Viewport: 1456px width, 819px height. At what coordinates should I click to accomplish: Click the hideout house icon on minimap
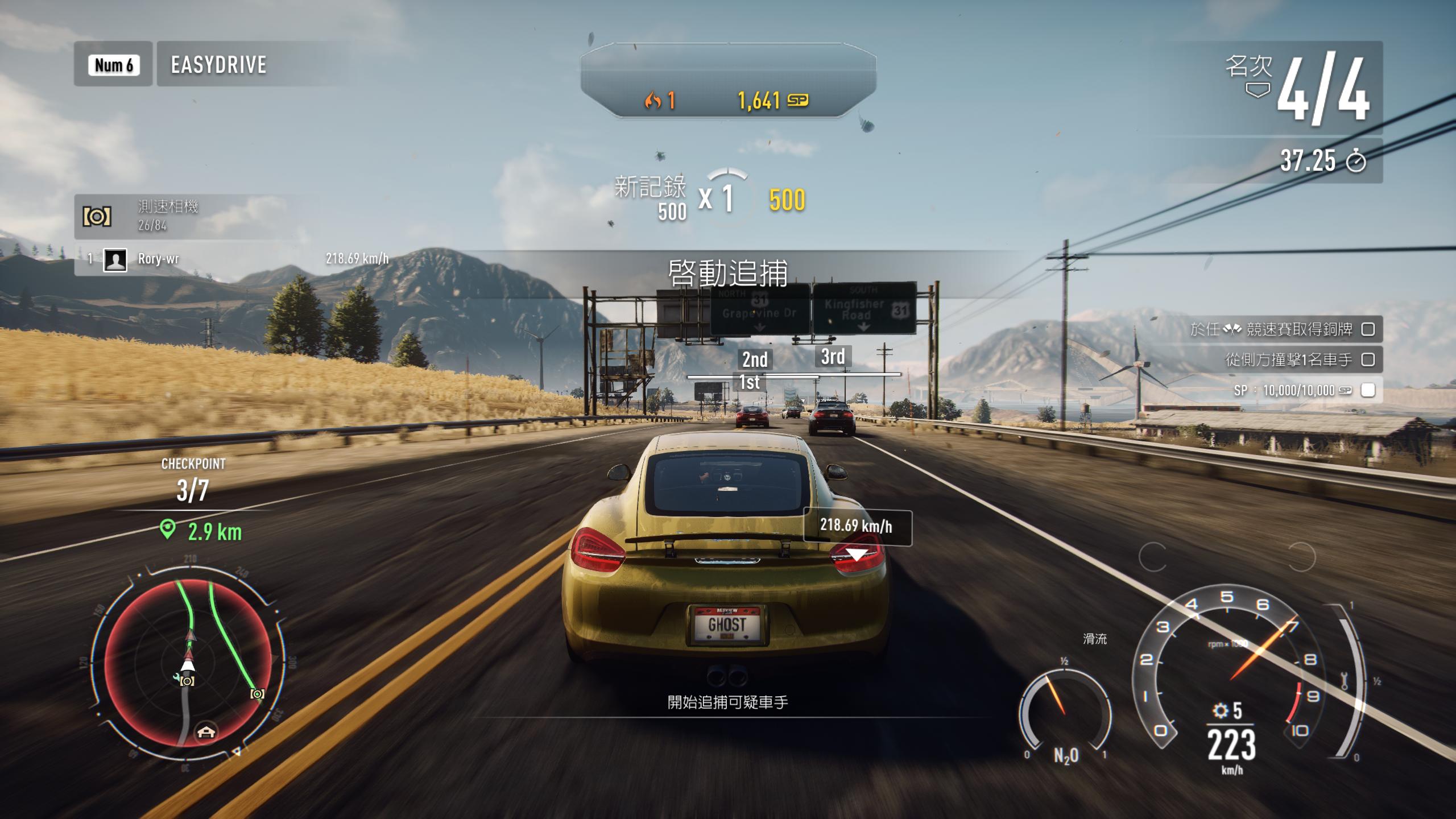[x=206, y=732]
